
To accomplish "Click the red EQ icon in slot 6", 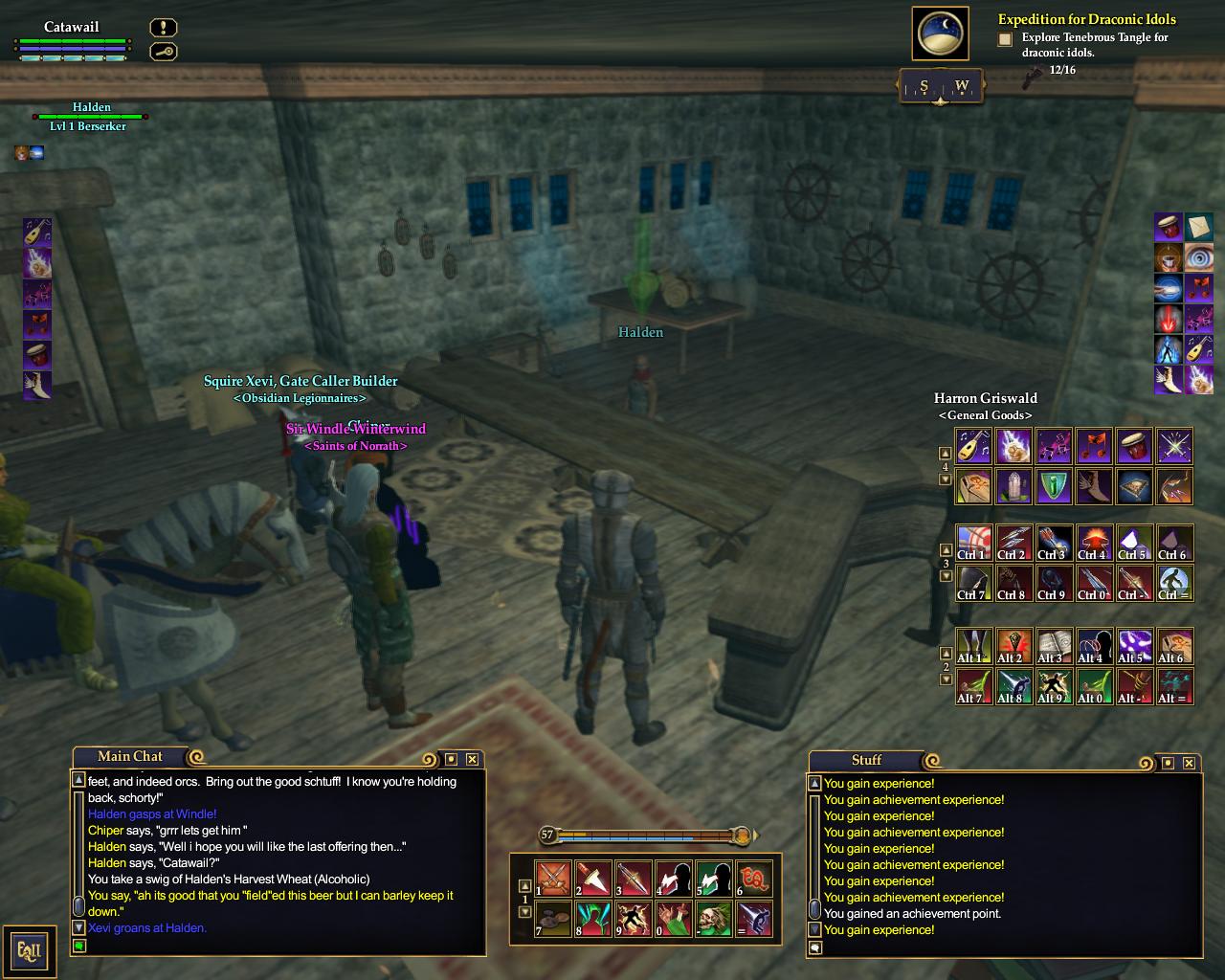I will coord(754,879).
